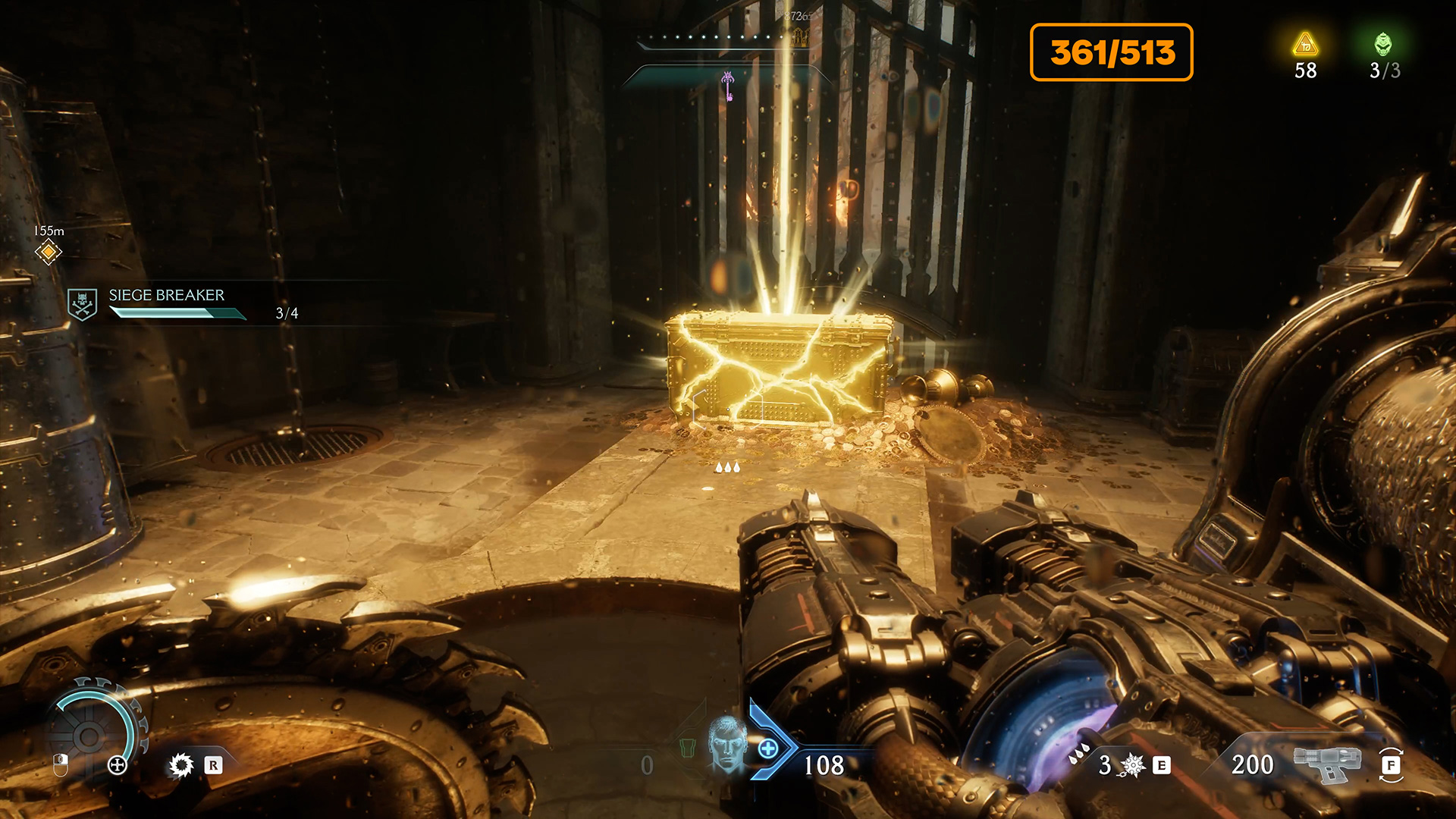Click the 155m objective waypoint marker
The width and height of the screenshot is (1456, 819).
point(48,251)
